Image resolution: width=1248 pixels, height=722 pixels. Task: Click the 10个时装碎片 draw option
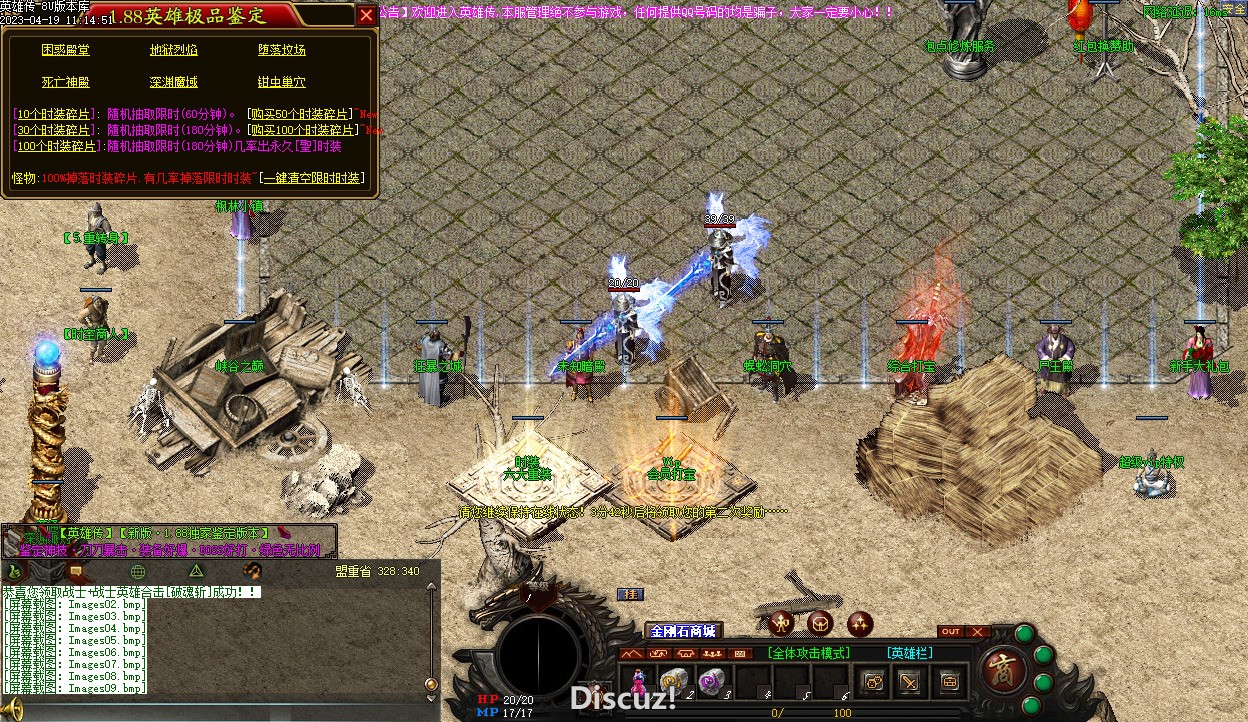pyautogui.click(x=55, y=114)
